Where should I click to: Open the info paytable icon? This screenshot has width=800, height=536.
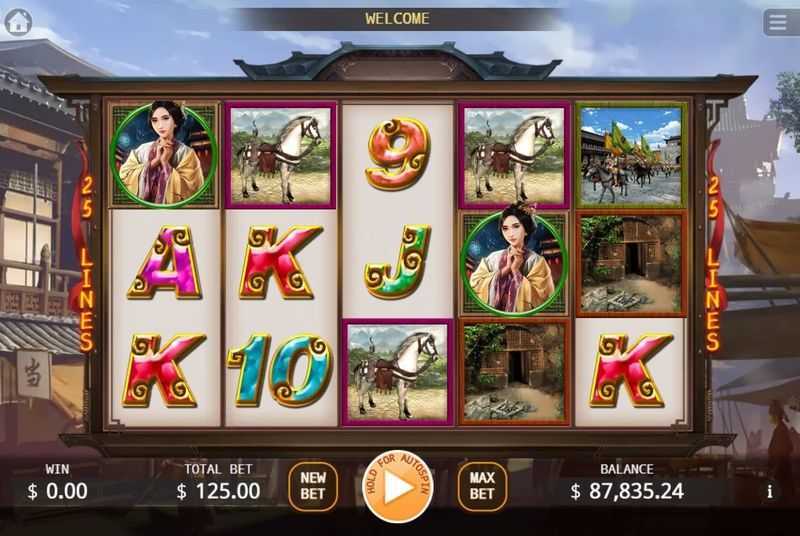click(769, 491)
